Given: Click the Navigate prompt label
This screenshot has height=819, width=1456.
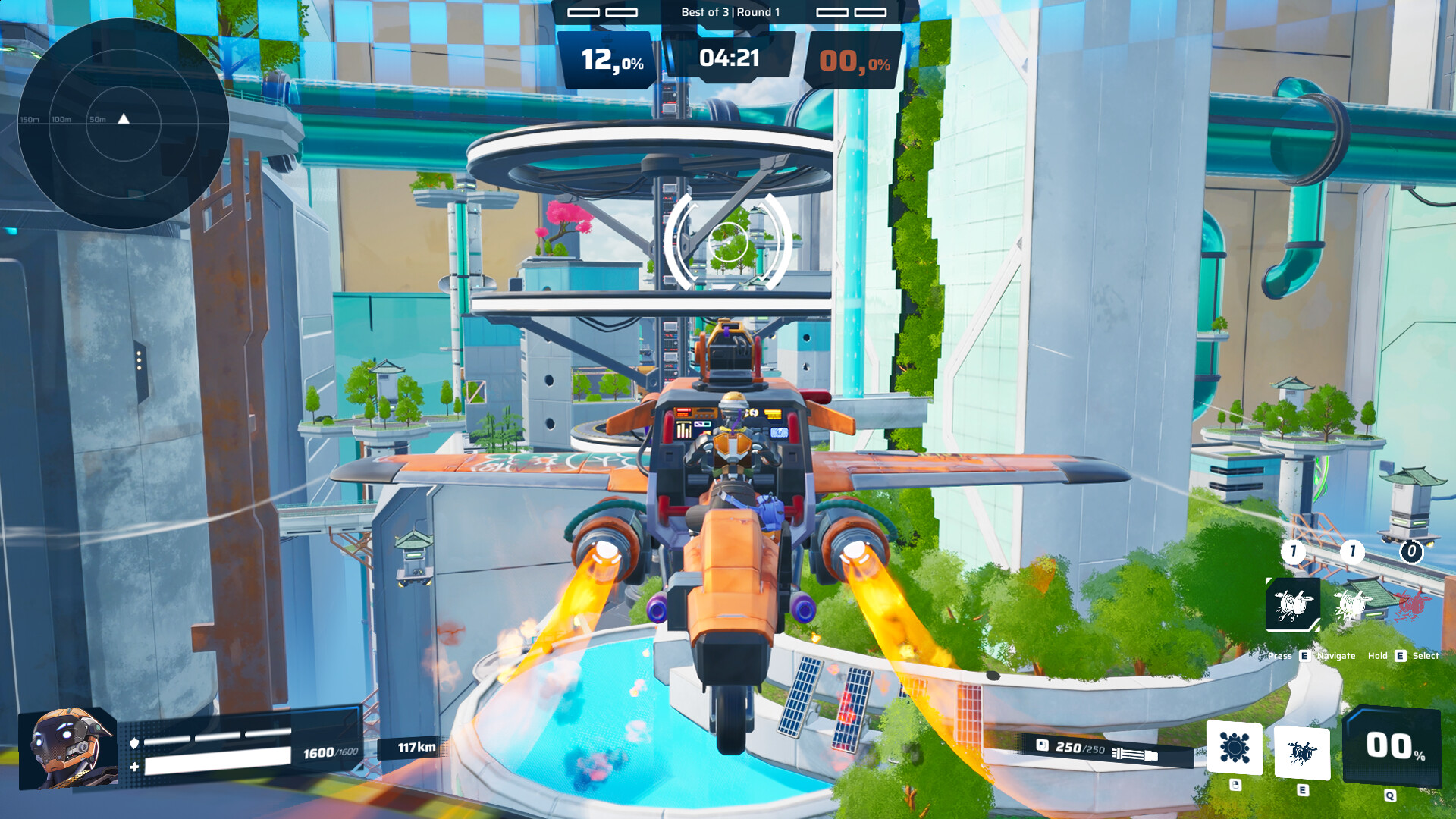Looking at the screenshot, I should [1336, 655].
